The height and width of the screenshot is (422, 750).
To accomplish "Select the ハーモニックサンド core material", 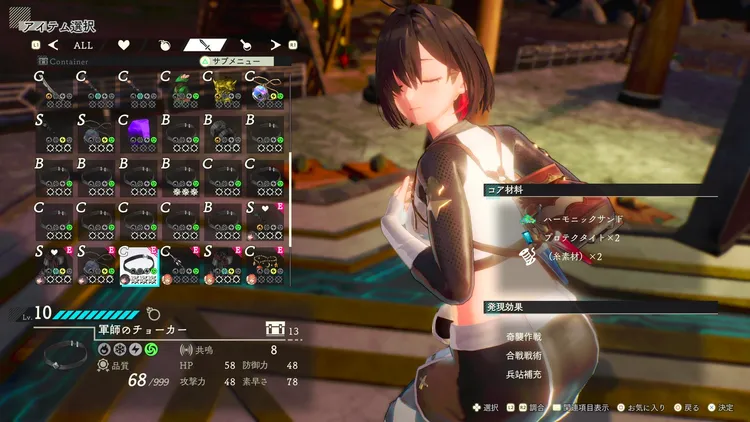I will pos(582,218).
